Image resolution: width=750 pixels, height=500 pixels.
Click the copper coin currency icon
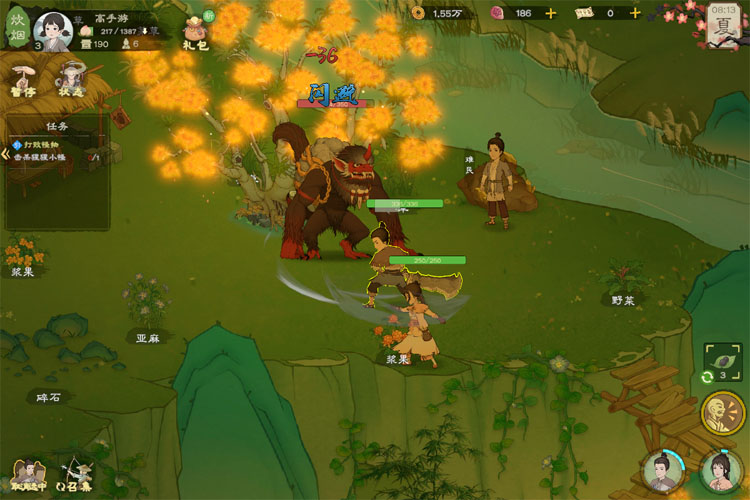417,13
